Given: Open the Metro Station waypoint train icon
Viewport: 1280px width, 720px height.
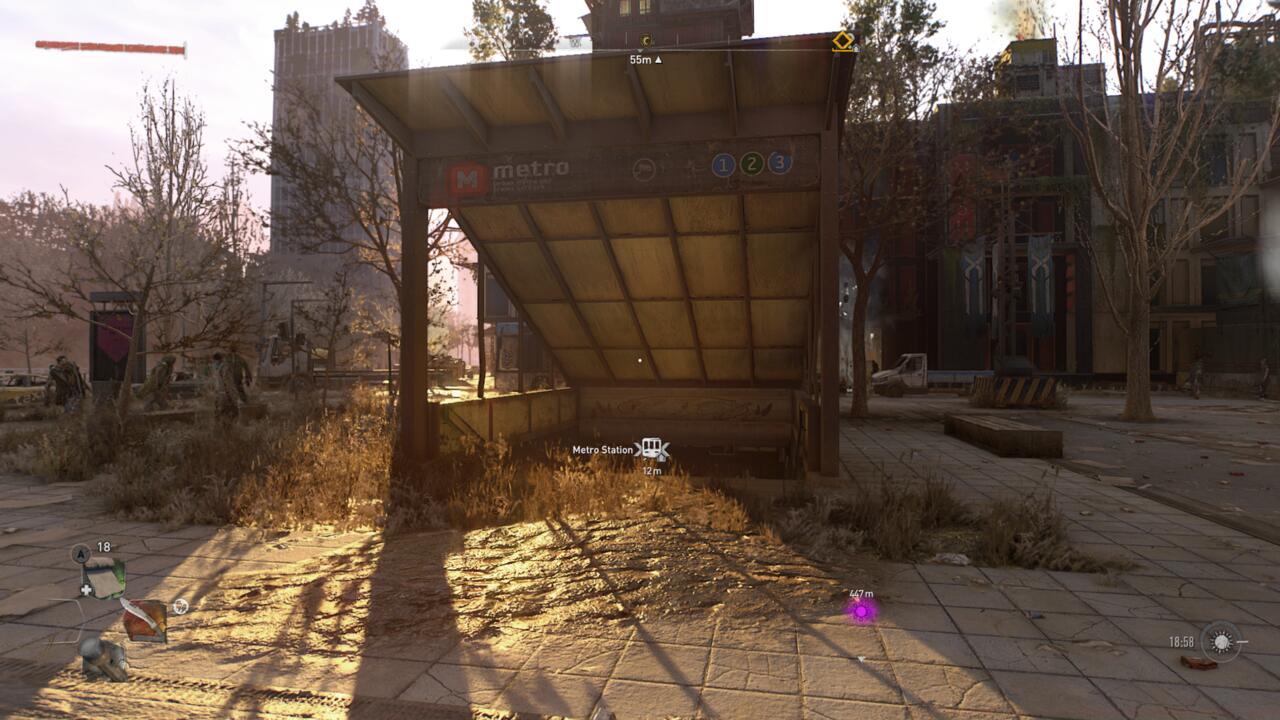Looking at the screenshot, I should click(x=653, y=447).
